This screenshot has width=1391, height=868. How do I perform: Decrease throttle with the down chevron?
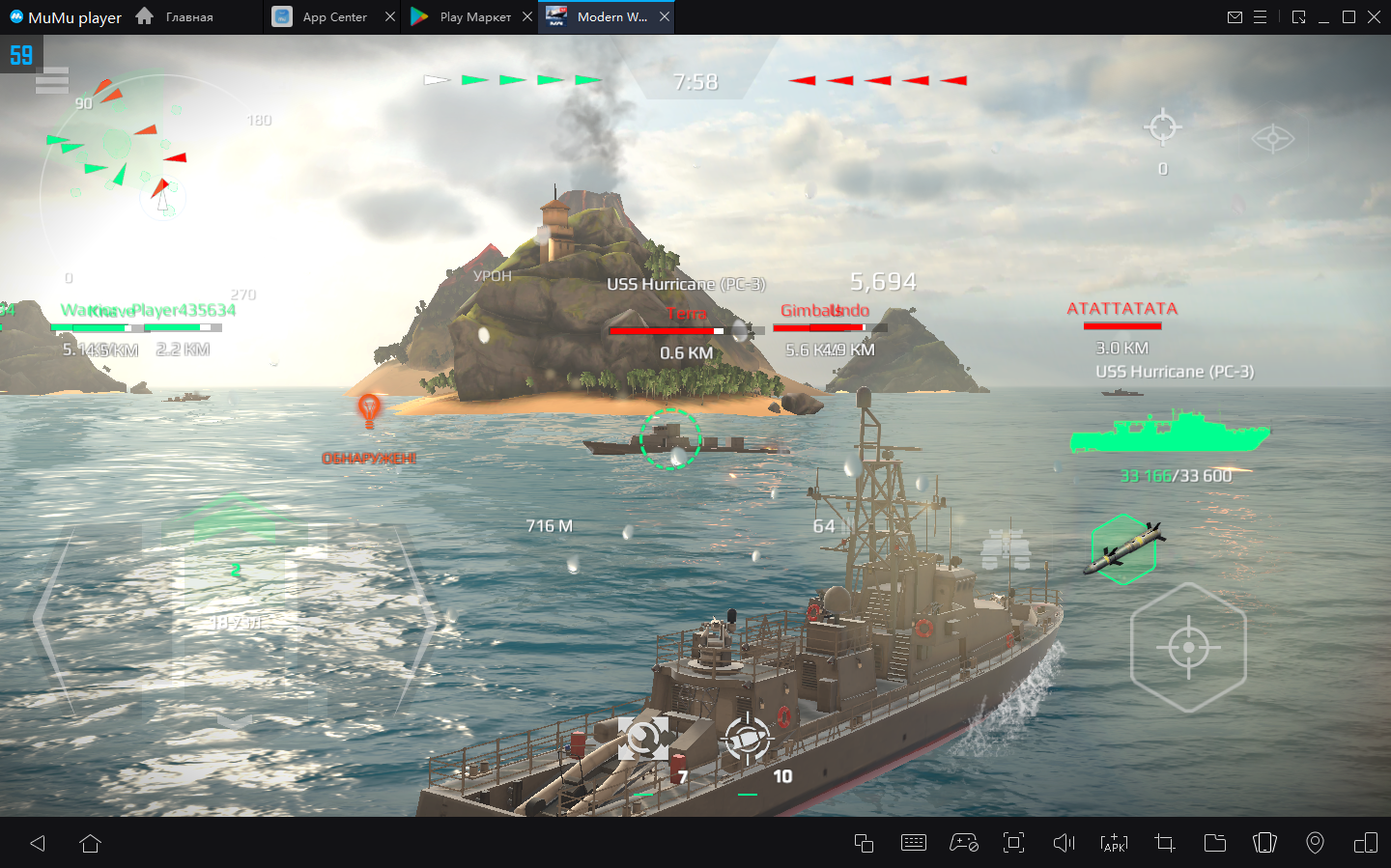tap(235, 720)
